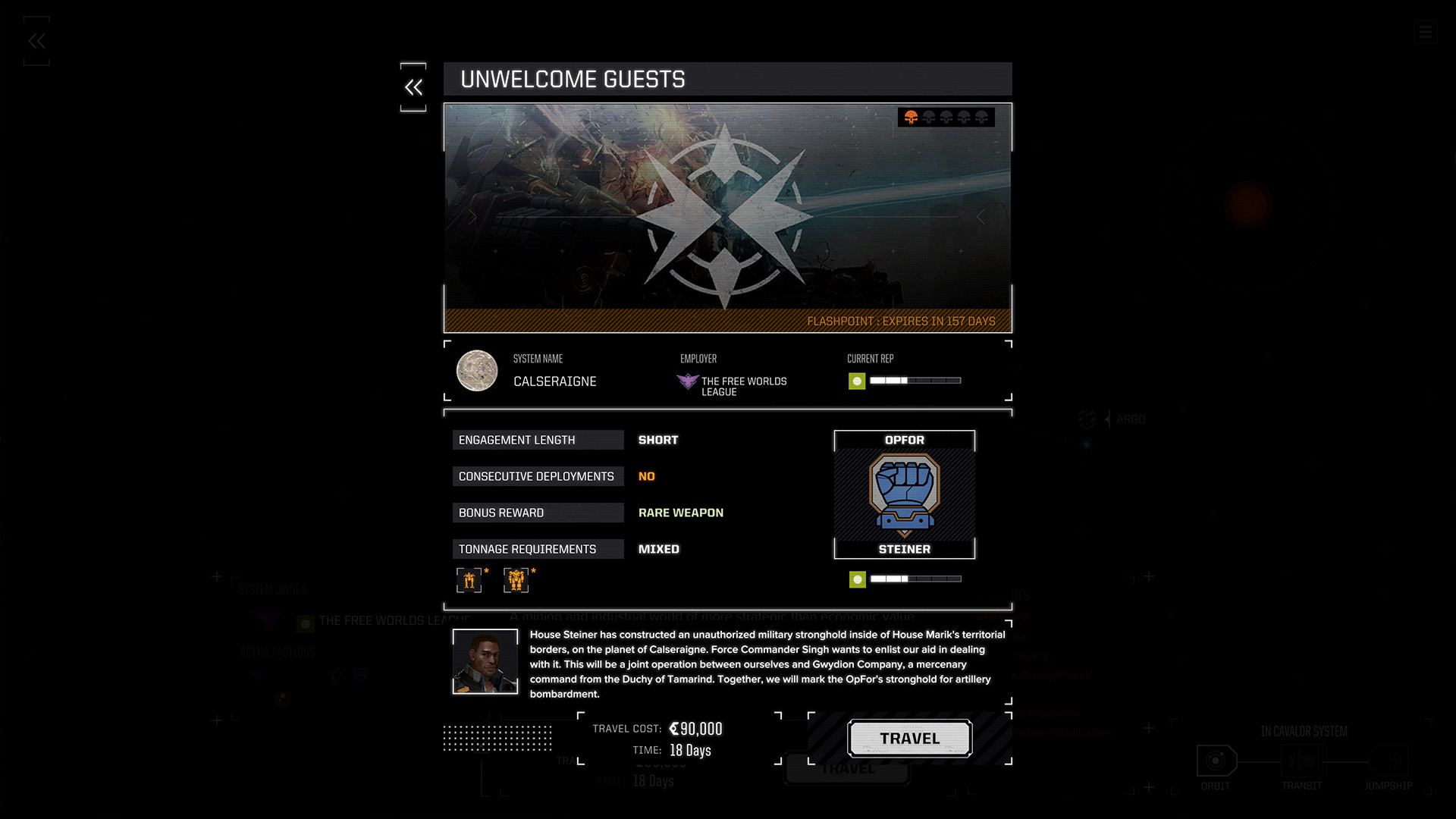This screenshot has height=819, width=1456.
Task: Show previous flashpoint image with left chevron
Action: pos(472,218)
